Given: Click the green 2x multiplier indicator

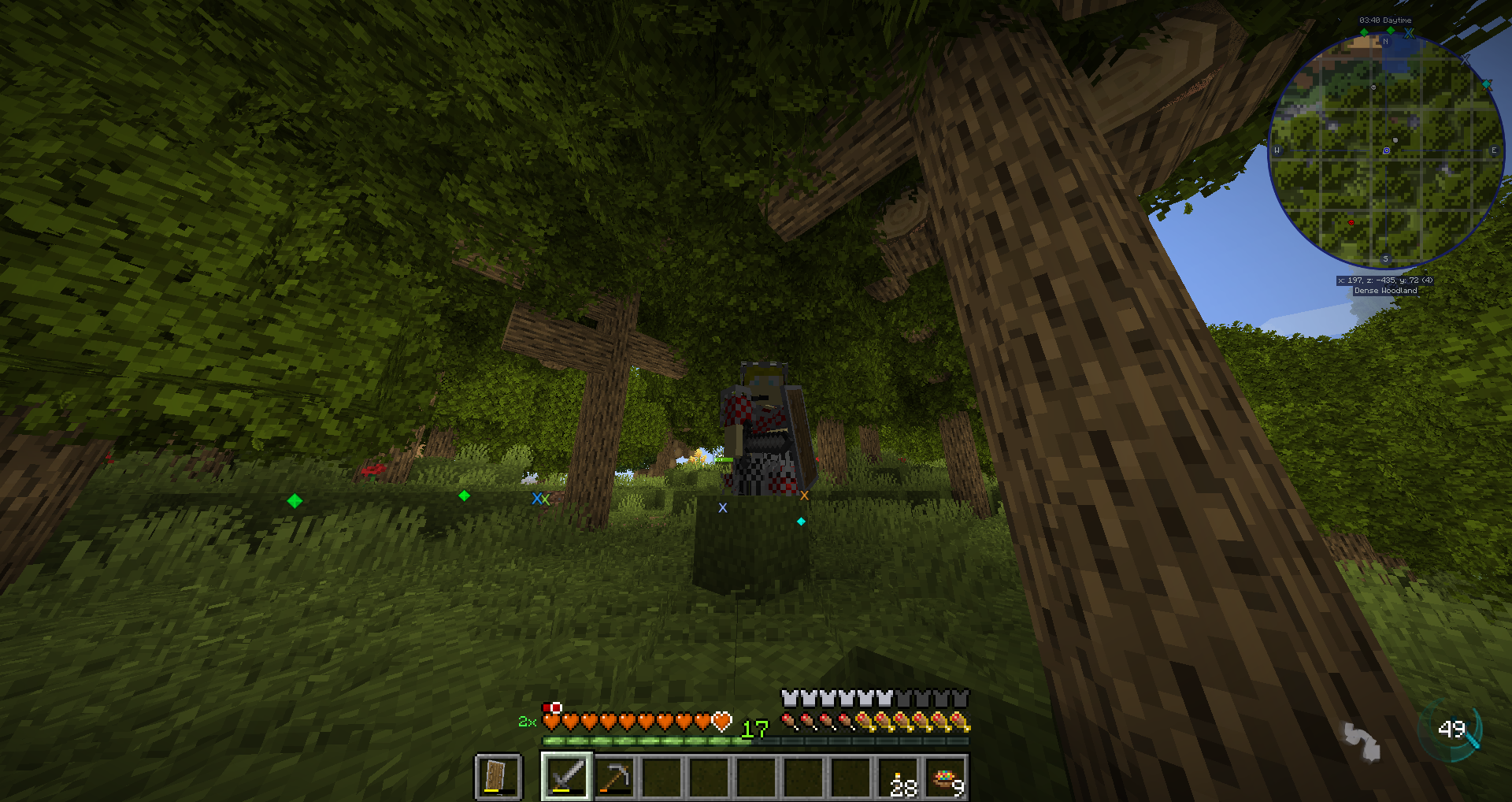Looking at the screenshot, I should click(x=526, y=722).
